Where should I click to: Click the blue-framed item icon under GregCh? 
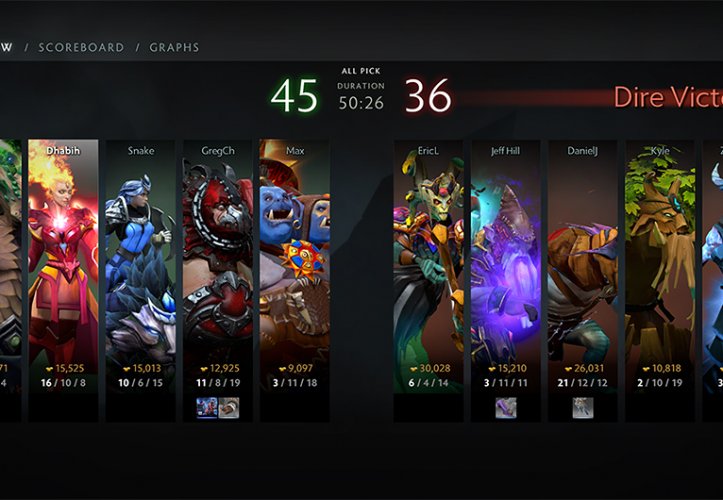207,406
